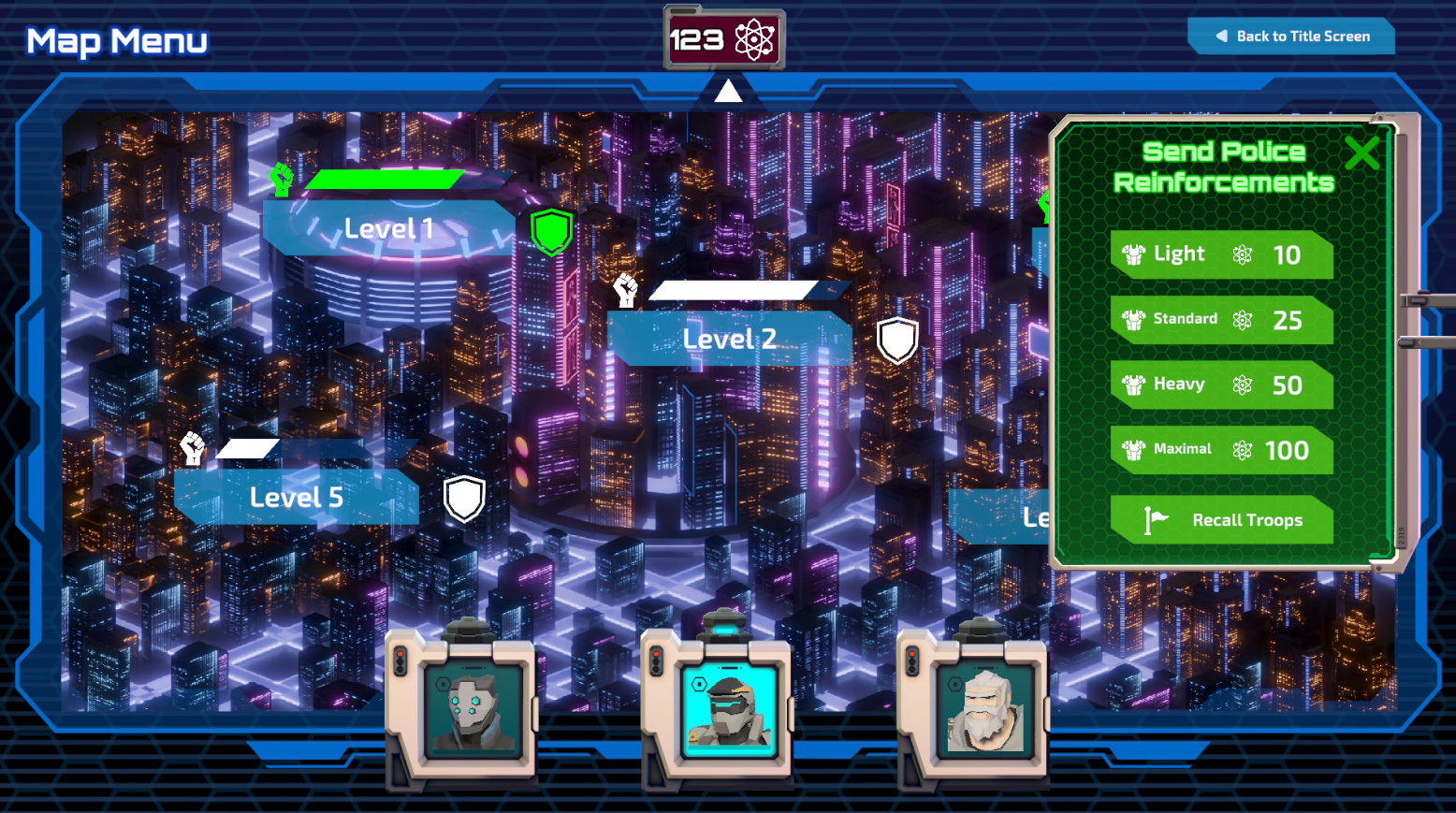Select the Maximal reinforcement option

(x=1221, y=450)
